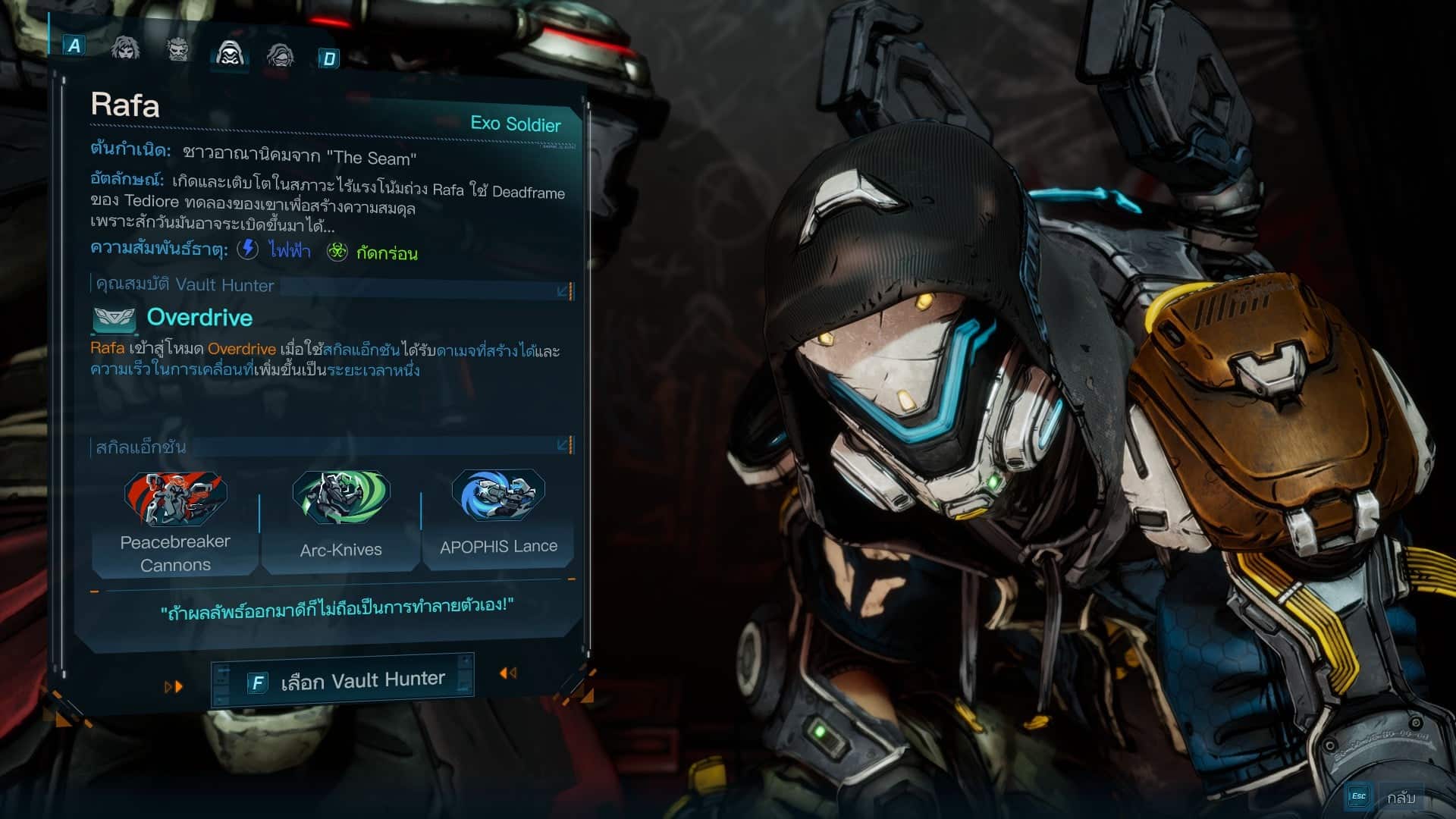Go back with the กลับ button
The height and width of the screenshot is (819, 1456).
pyautogui.click(x=1400, y=797)
